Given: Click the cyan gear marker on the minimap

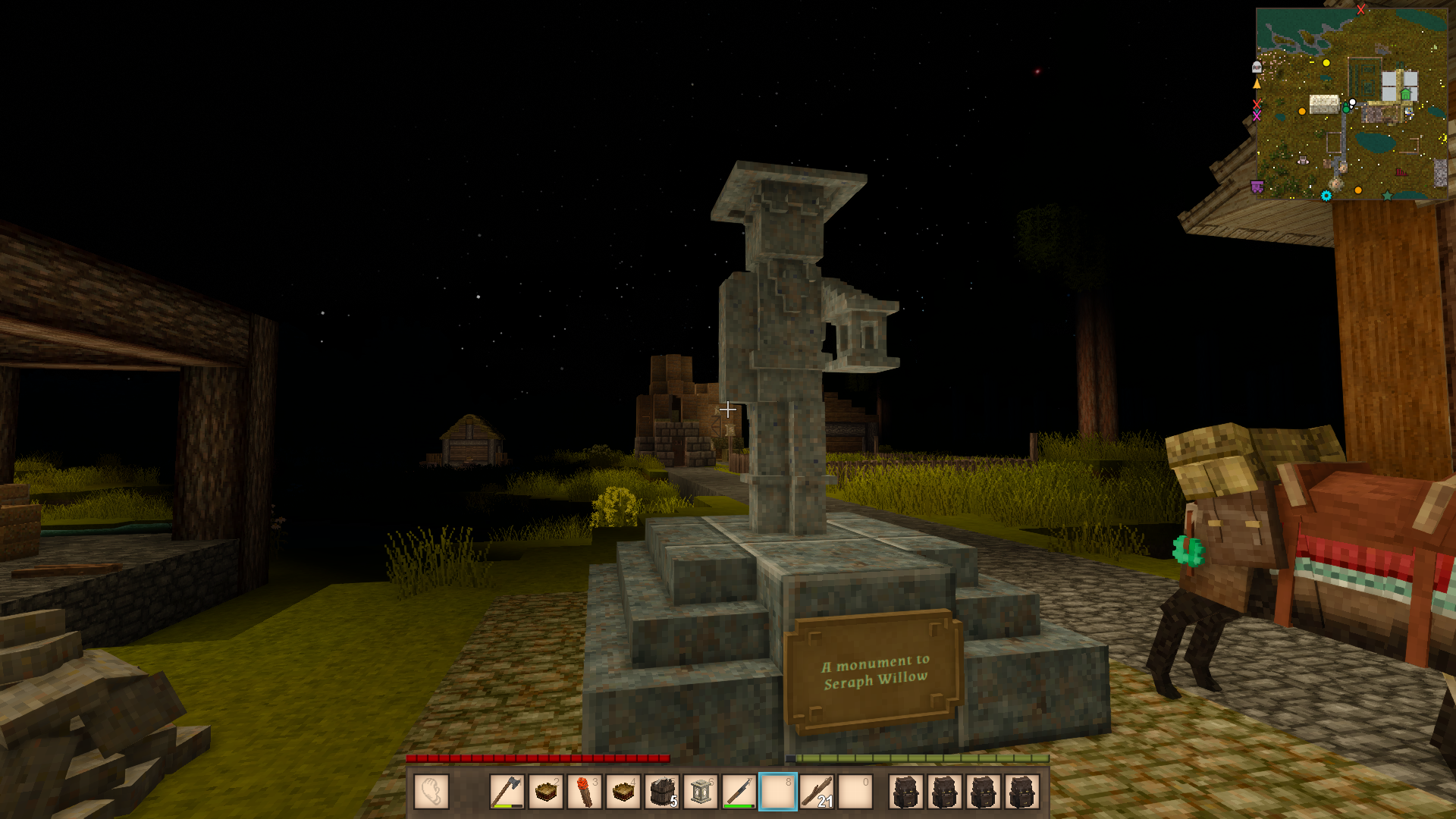Looking at the screenshot, I should (x=1326, y=196).
